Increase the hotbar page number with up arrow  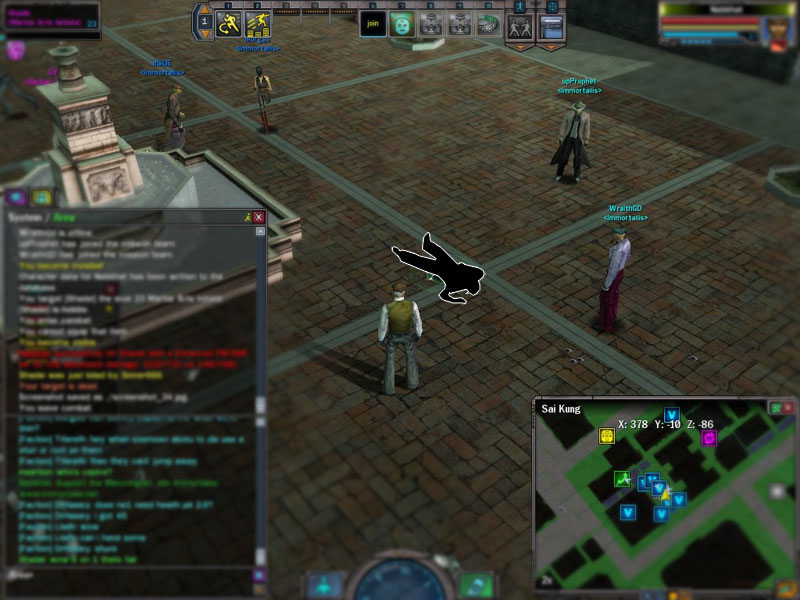[204, 8]
